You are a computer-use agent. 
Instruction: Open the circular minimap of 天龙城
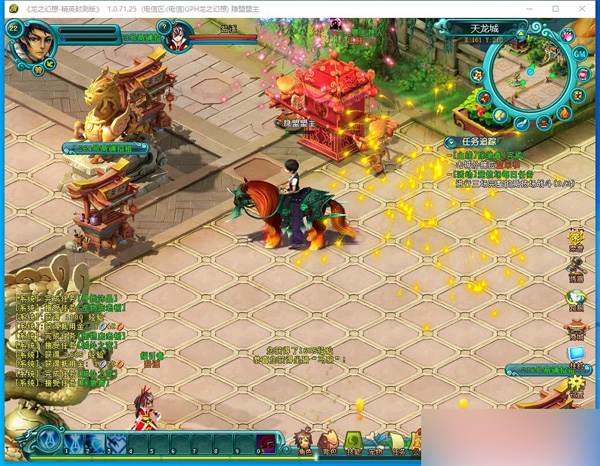pos(529,71)
